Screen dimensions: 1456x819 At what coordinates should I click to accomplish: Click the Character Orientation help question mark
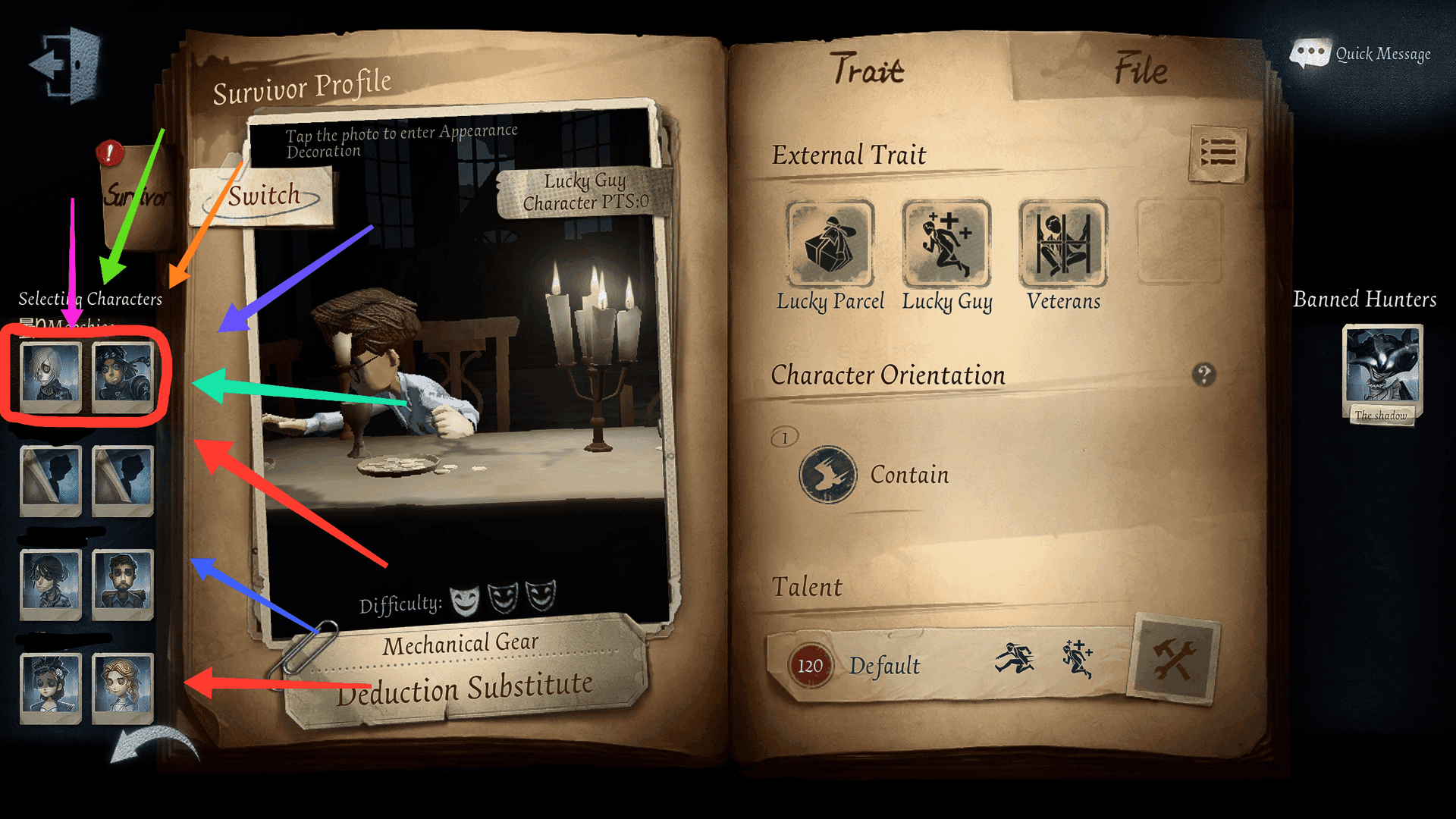(1206, 375)
